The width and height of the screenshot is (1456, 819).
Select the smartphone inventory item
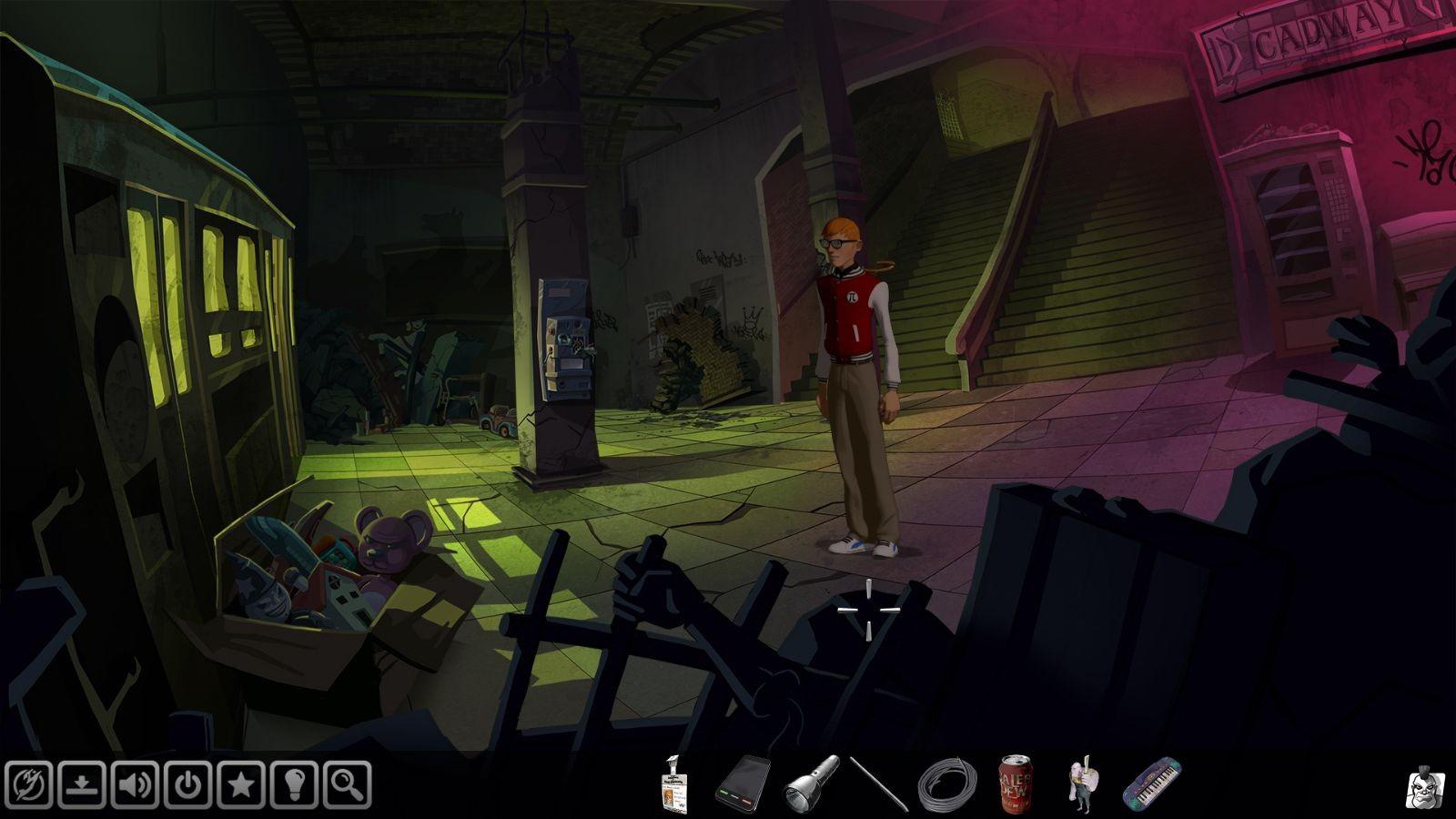pyautogui.click(x=742, y=783)
